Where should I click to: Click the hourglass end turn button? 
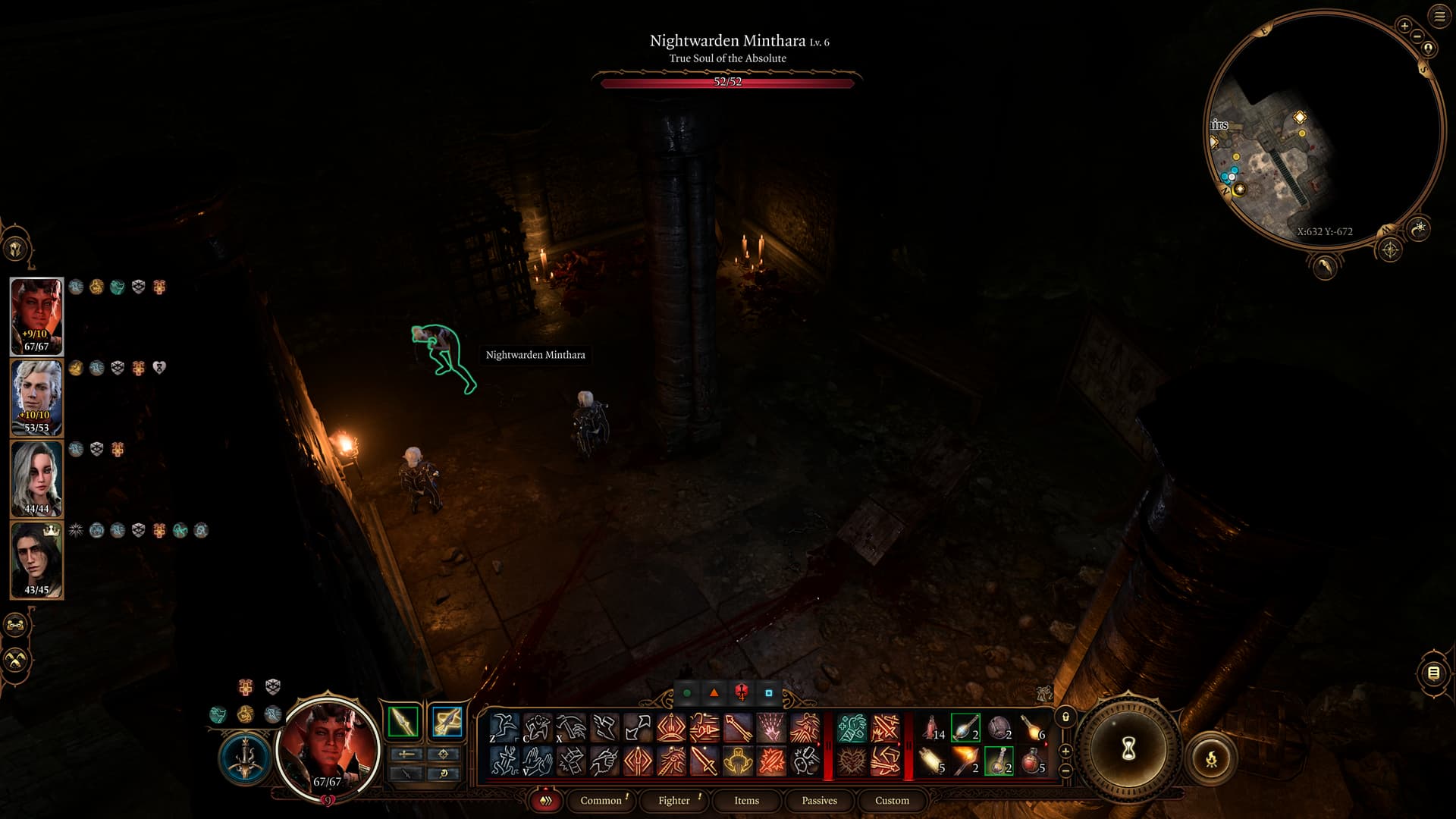1128,750
